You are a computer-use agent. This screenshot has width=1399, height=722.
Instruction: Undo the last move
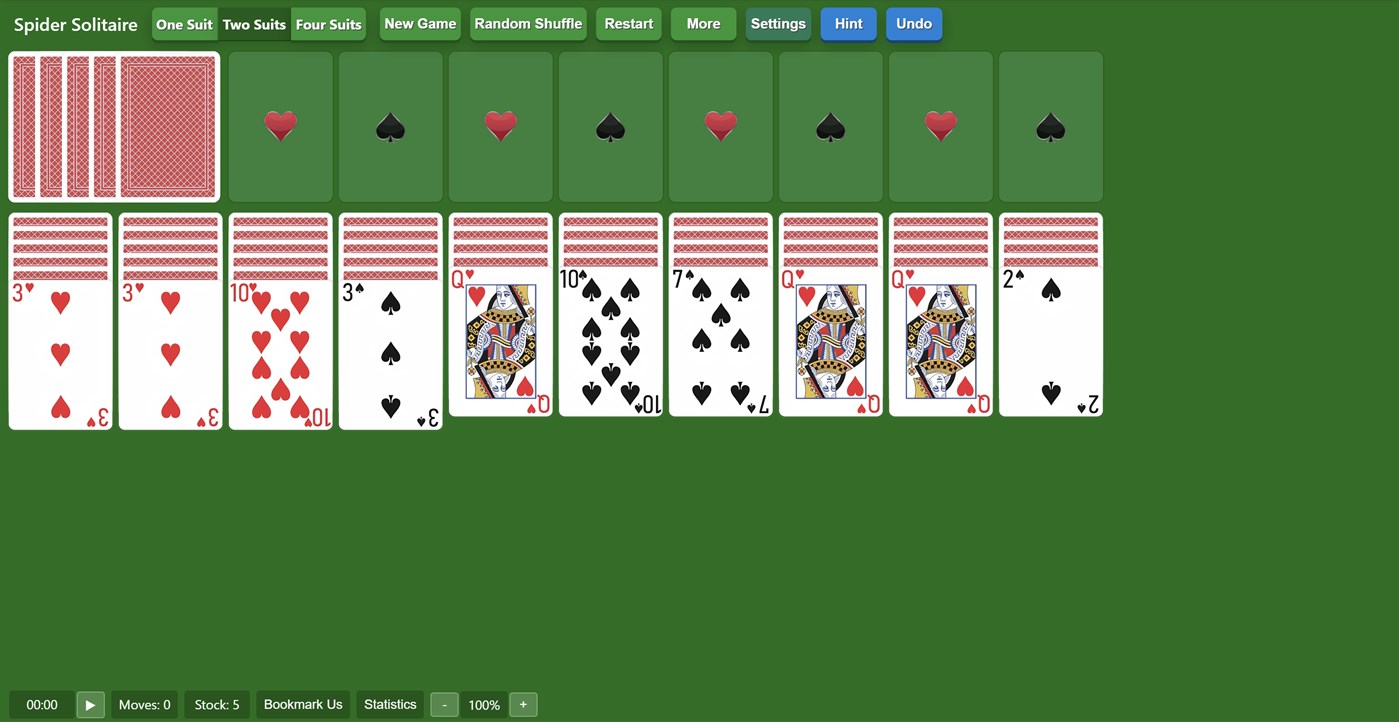click(x=913, y=23)
